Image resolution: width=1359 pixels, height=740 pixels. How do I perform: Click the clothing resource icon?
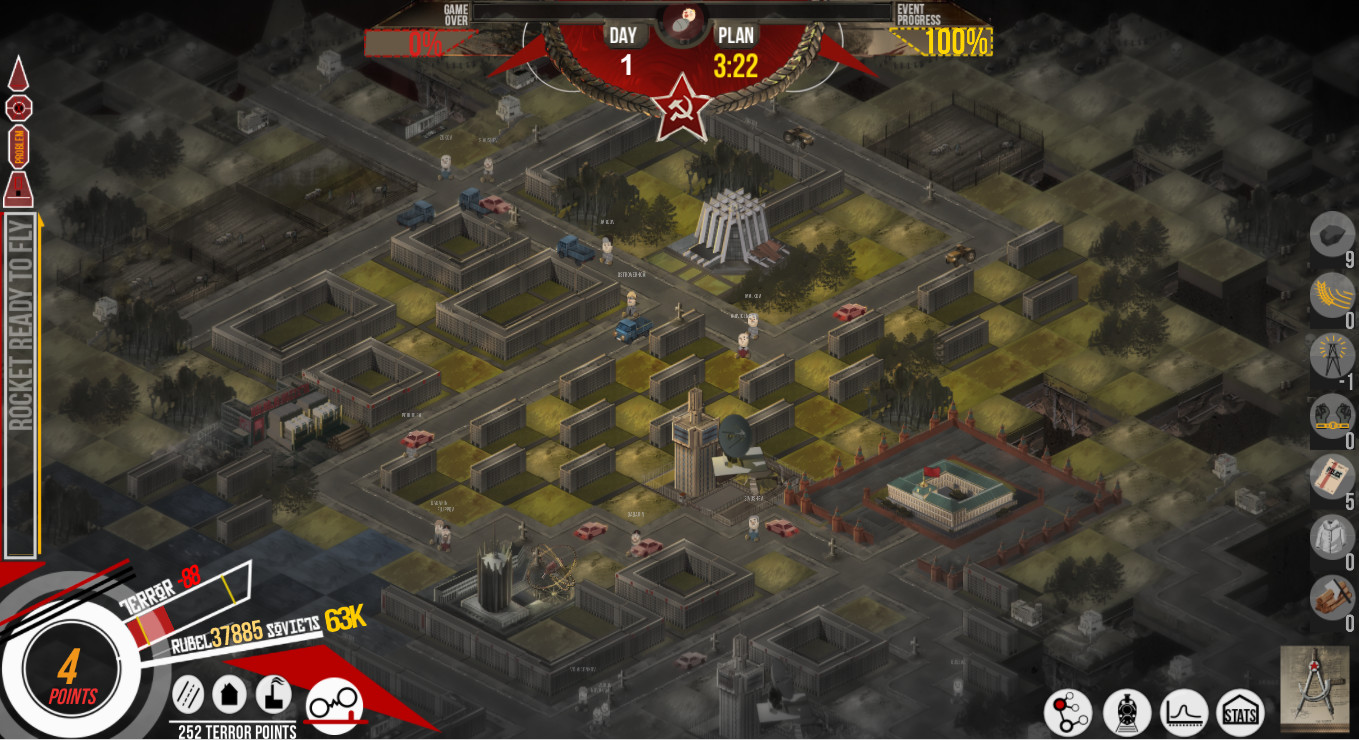[1333, 536]
